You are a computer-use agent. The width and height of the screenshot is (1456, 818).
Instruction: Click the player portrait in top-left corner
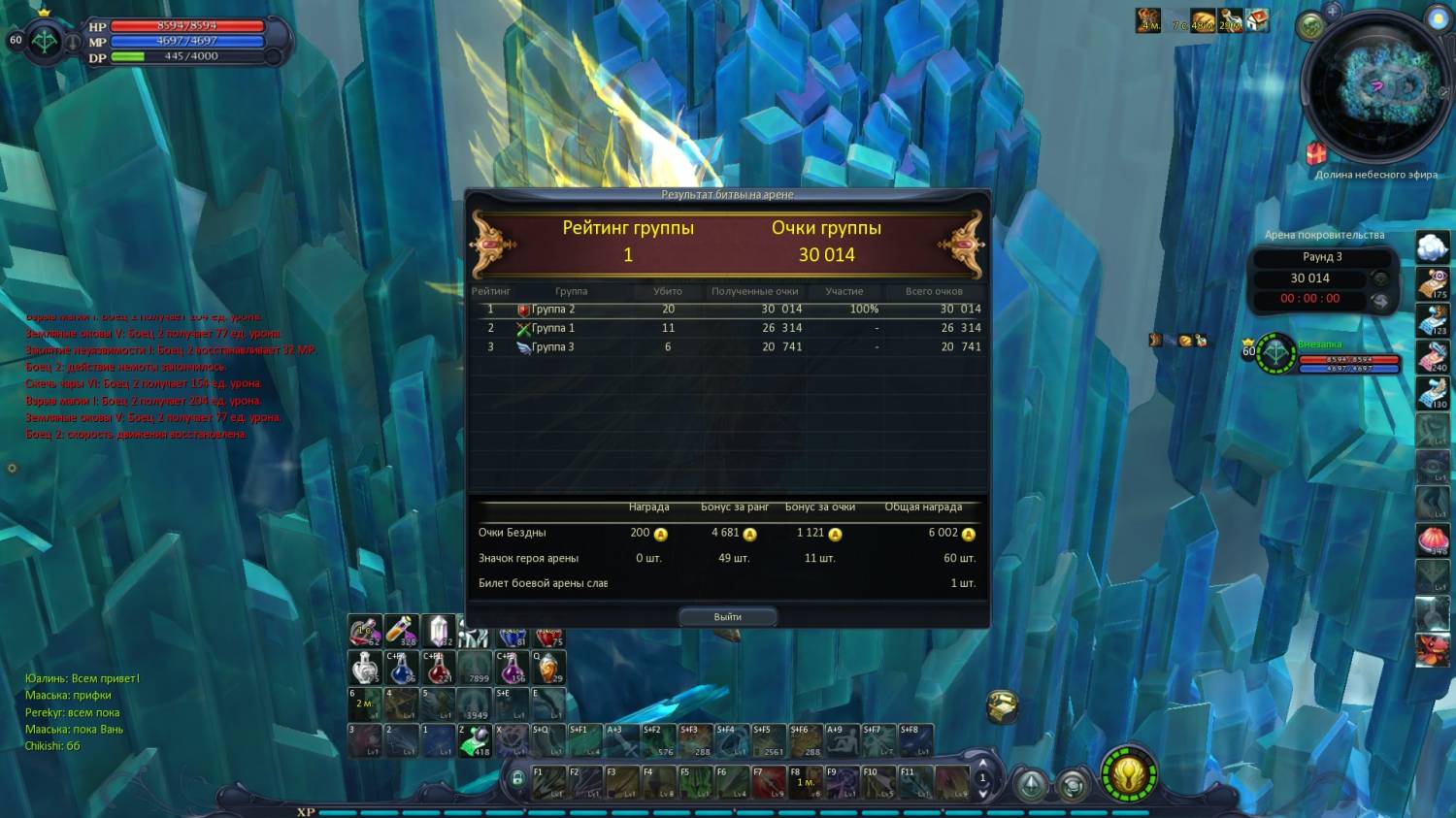click(45, 41)
